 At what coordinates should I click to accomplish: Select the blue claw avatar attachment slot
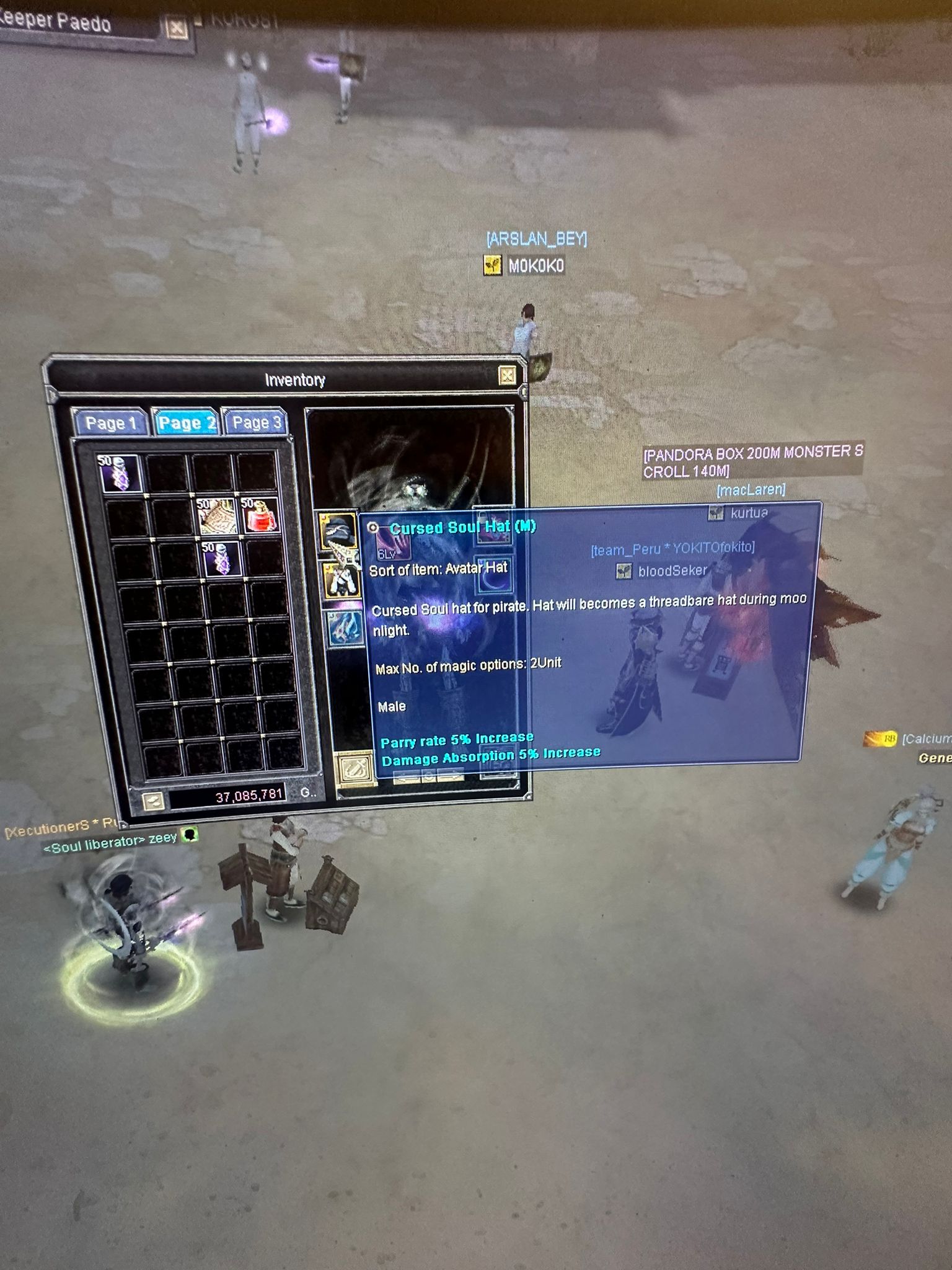(x=345, y=628)
